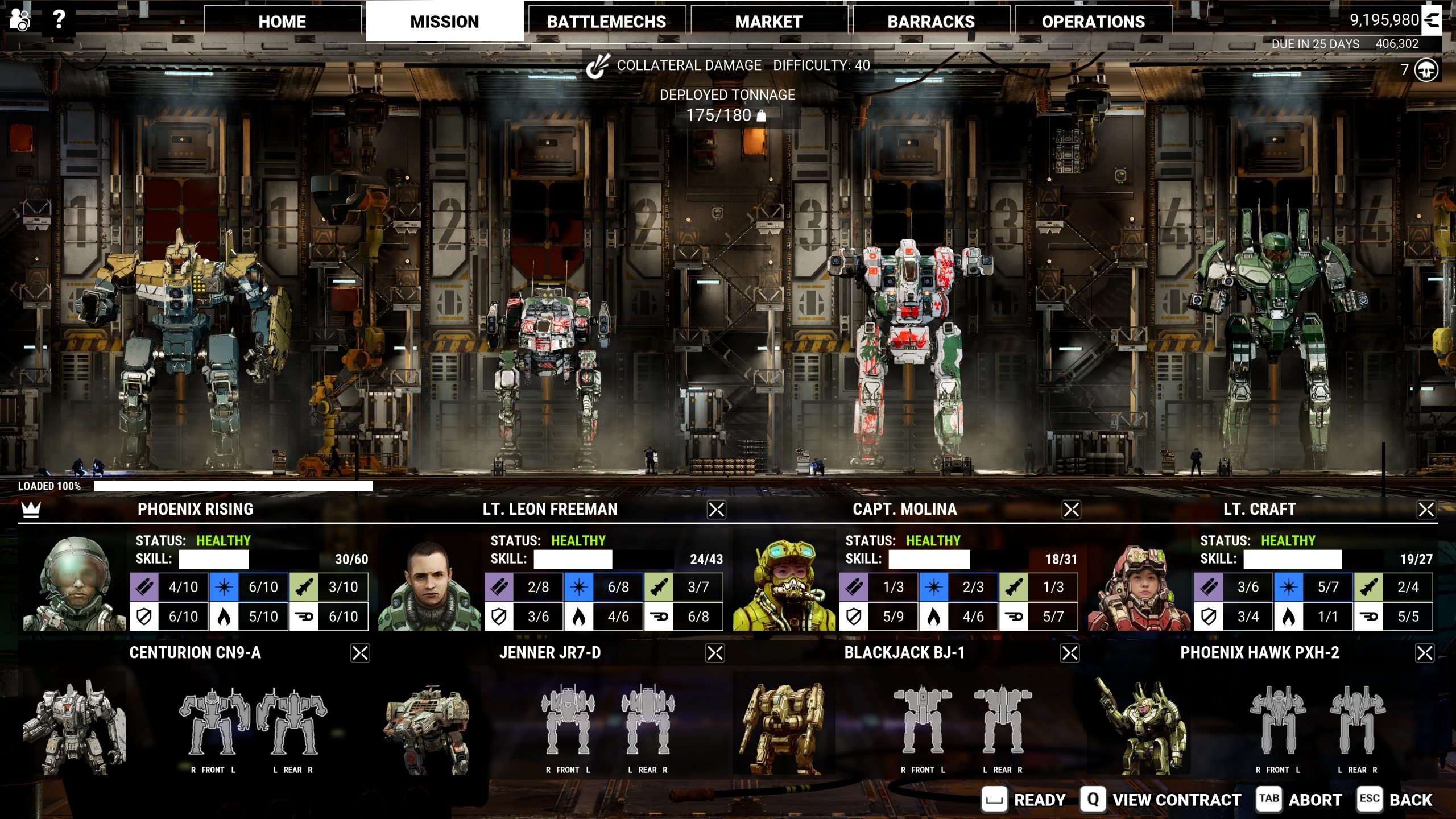Screen dimensions: 1456x819
Task: Remove pilot Capt. Molina
Action: point(1071,510)
